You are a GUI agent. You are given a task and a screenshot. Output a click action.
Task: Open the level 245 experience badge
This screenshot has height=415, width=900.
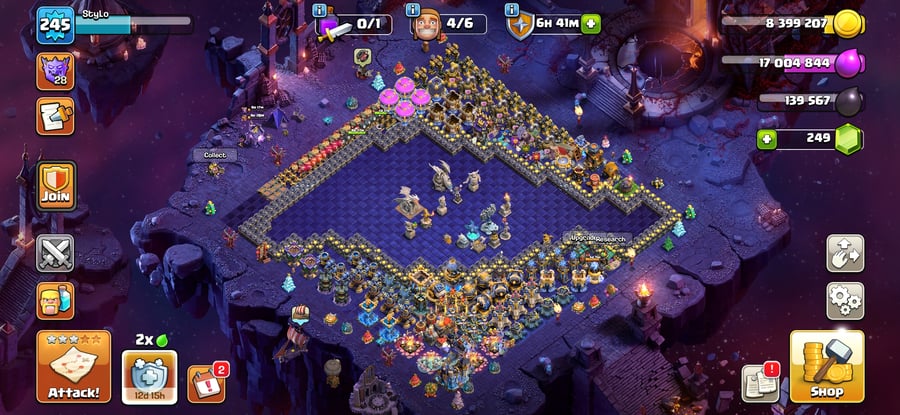(x=55, y=24)
